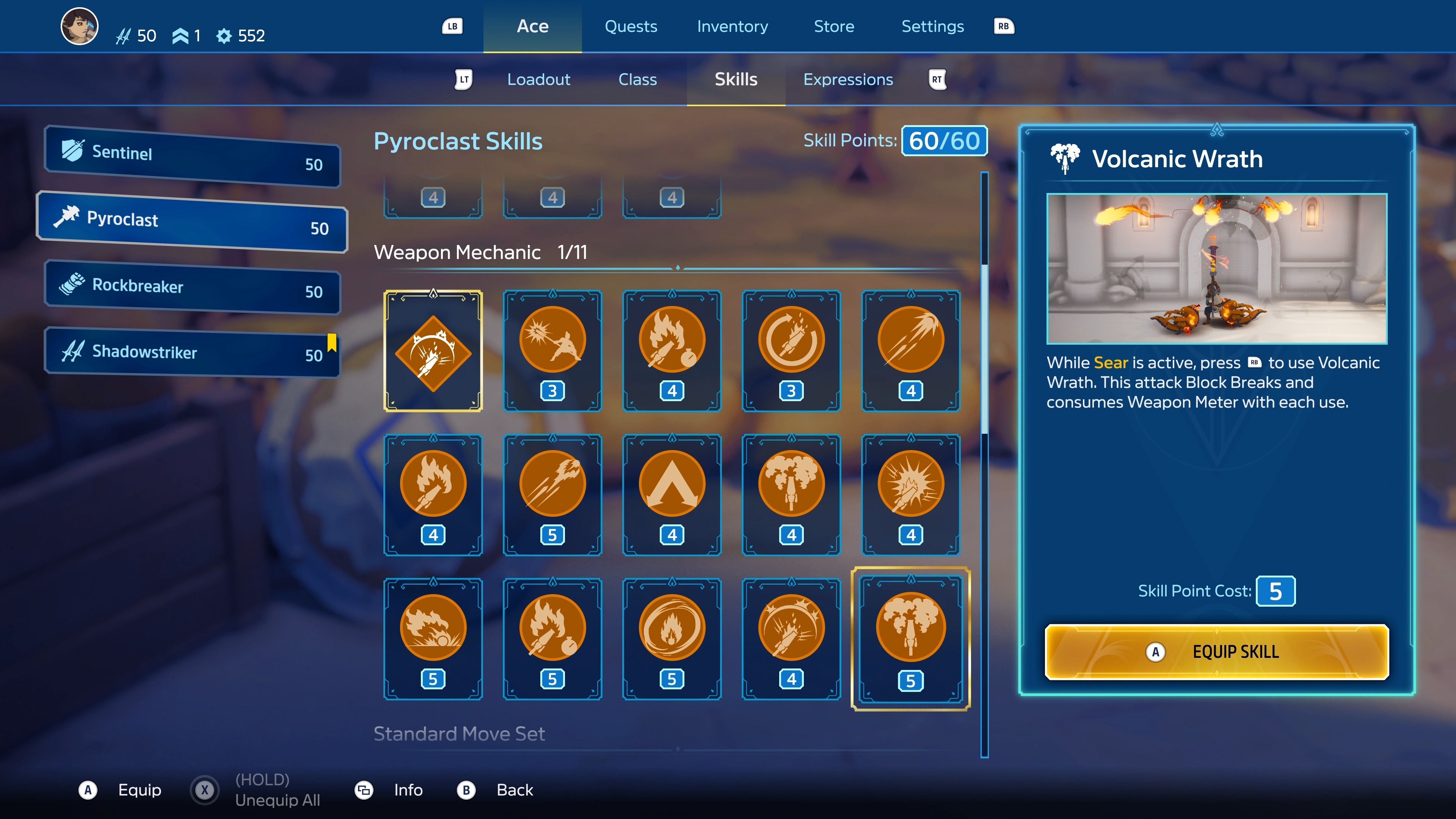Switch to the Loadout sub-tab
Image resolution: width=1456 pixels, height=819 pixels.
click(x=539, y=80)
